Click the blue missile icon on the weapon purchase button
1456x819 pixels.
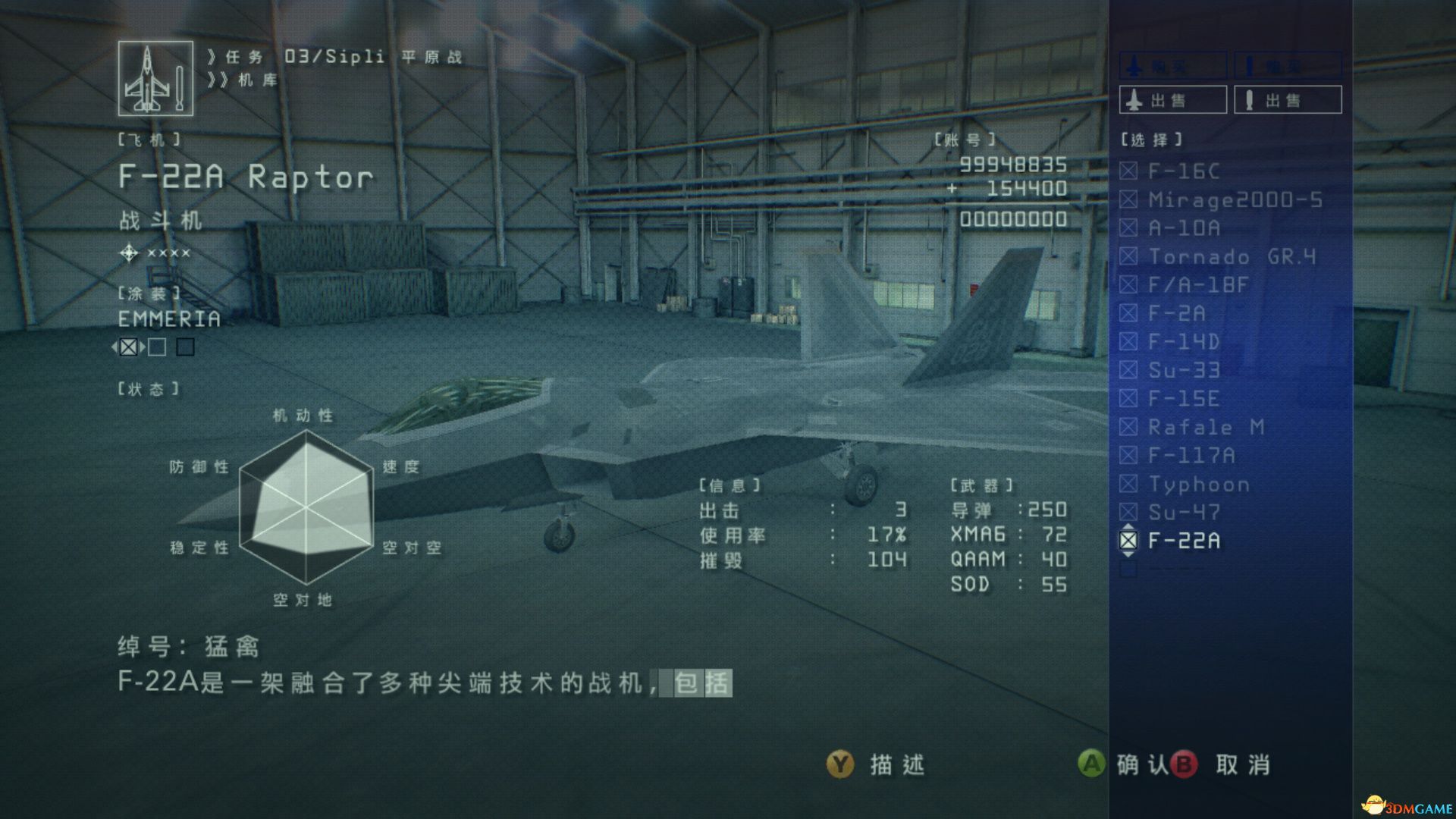point(1250,64)
